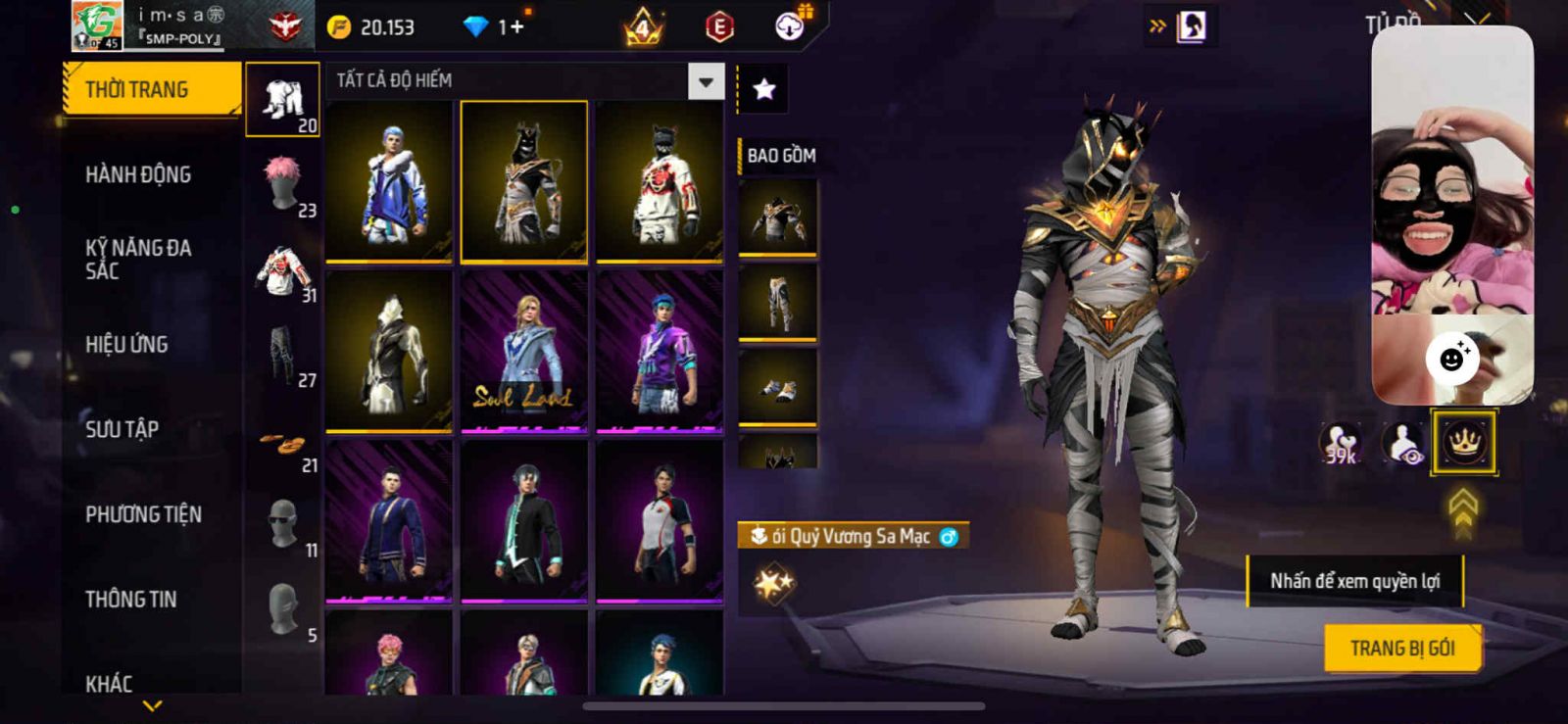Open the Sưu Tập tab
Viewport: 1568px width, 724px height.
pos(122,429)
